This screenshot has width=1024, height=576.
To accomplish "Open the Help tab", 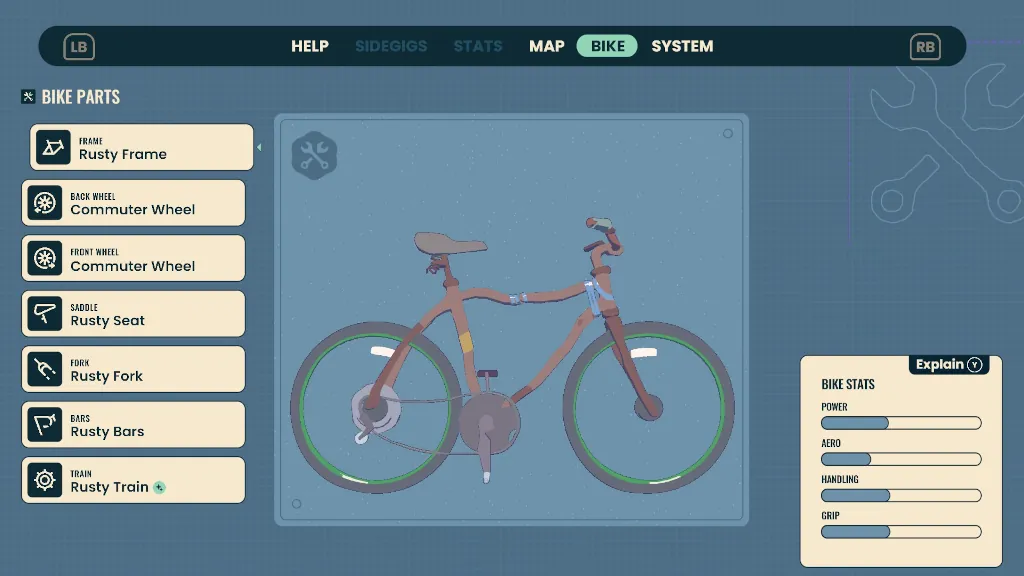I will point(310,46).
